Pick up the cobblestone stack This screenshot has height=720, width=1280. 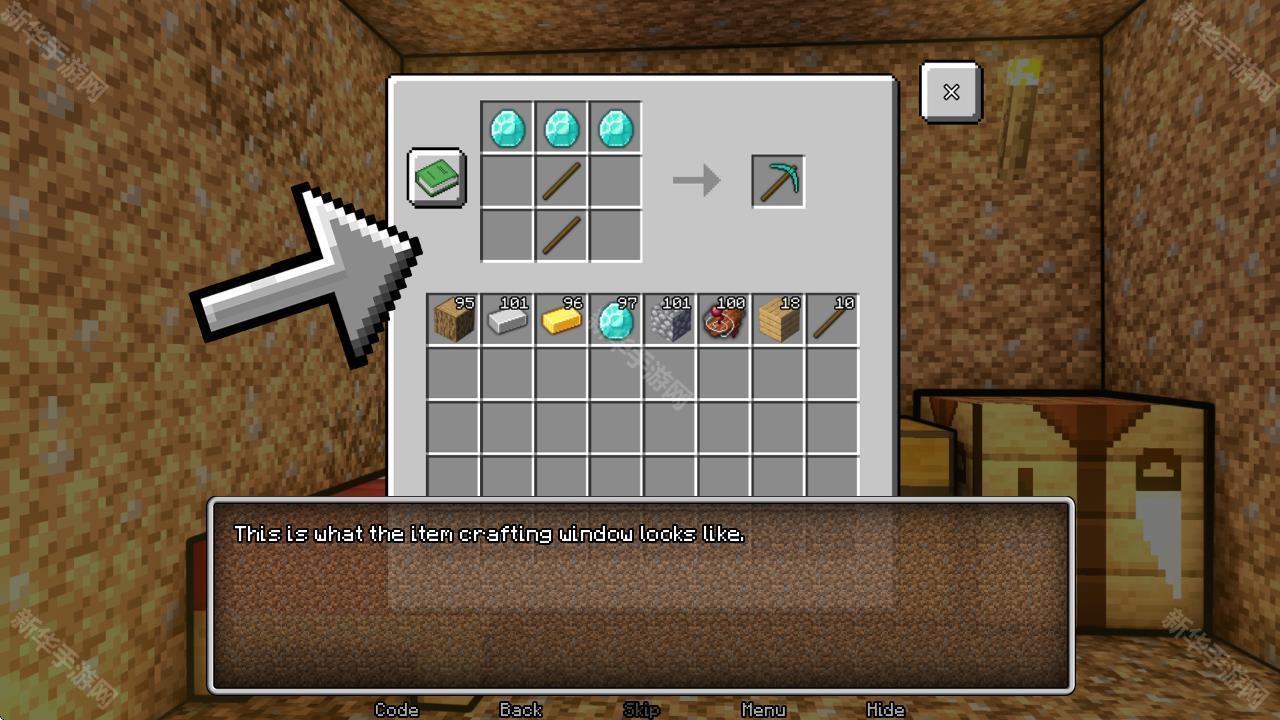click(x=669, y=319)
